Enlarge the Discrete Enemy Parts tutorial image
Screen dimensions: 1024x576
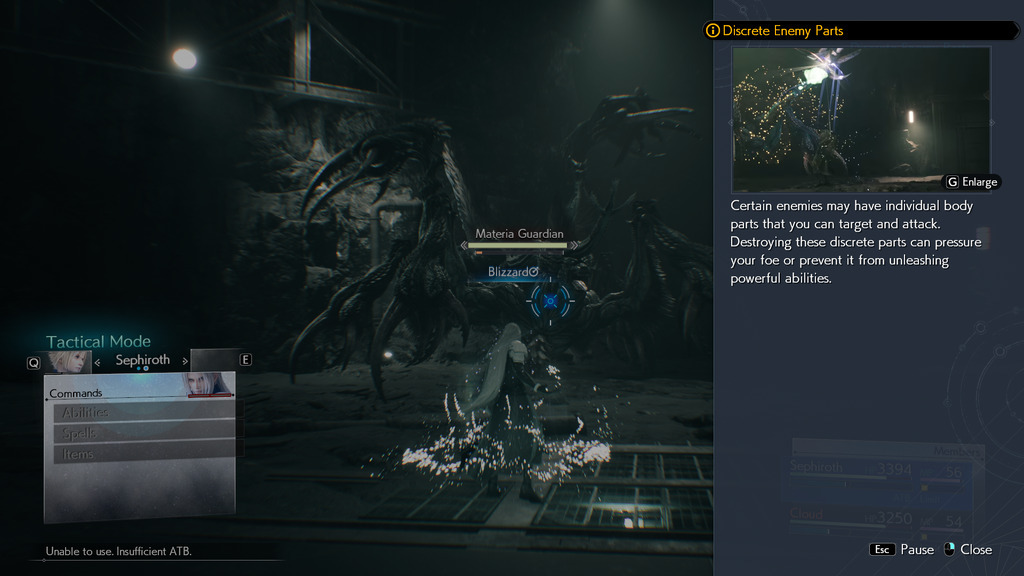pyautogui.click(x=971, y=182)
